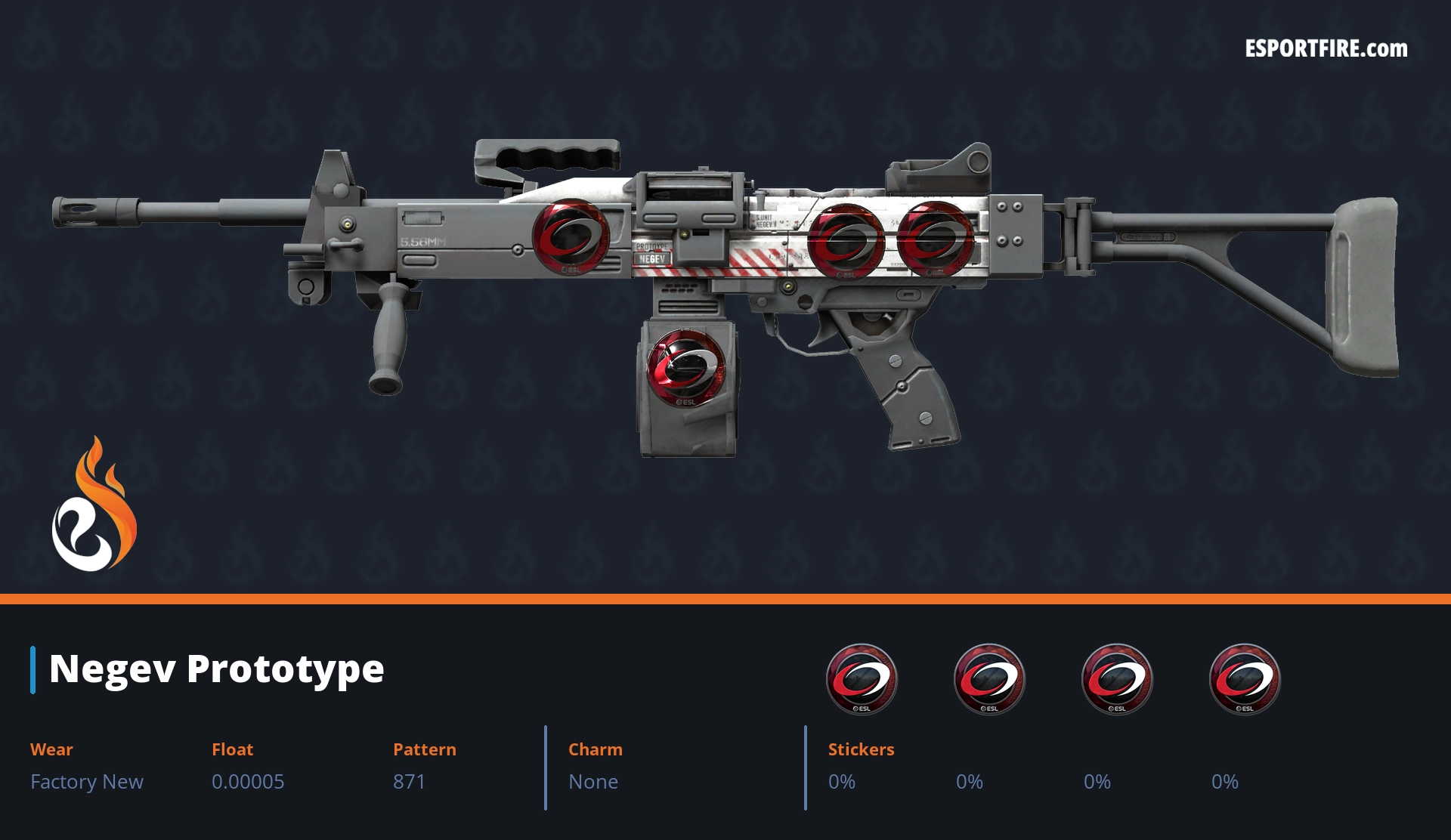
Task: Click the orange flame logo emblem
Action: click(x=94, y=505)
